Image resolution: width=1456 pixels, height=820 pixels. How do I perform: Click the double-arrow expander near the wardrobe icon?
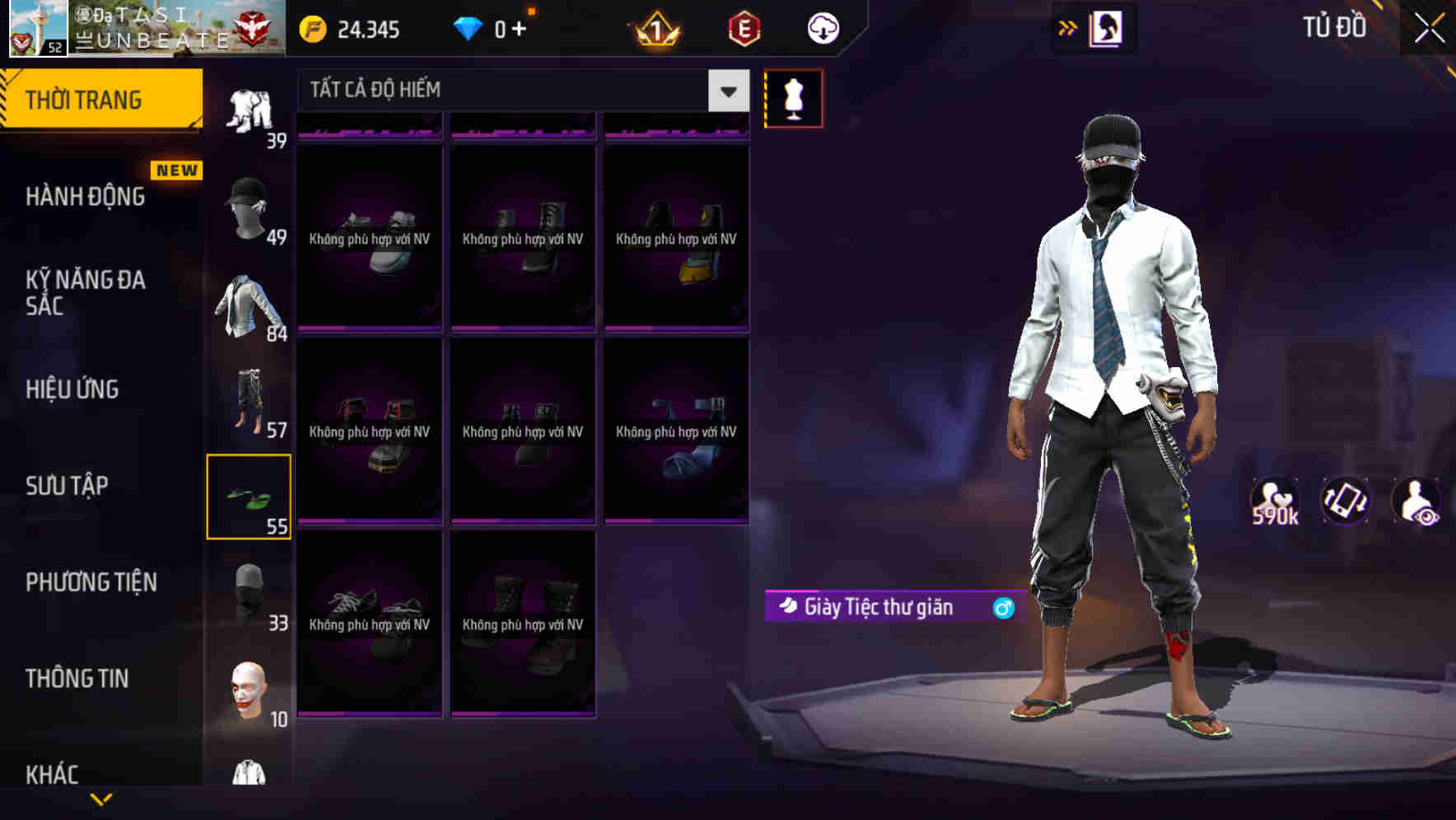pos(1068,27)
